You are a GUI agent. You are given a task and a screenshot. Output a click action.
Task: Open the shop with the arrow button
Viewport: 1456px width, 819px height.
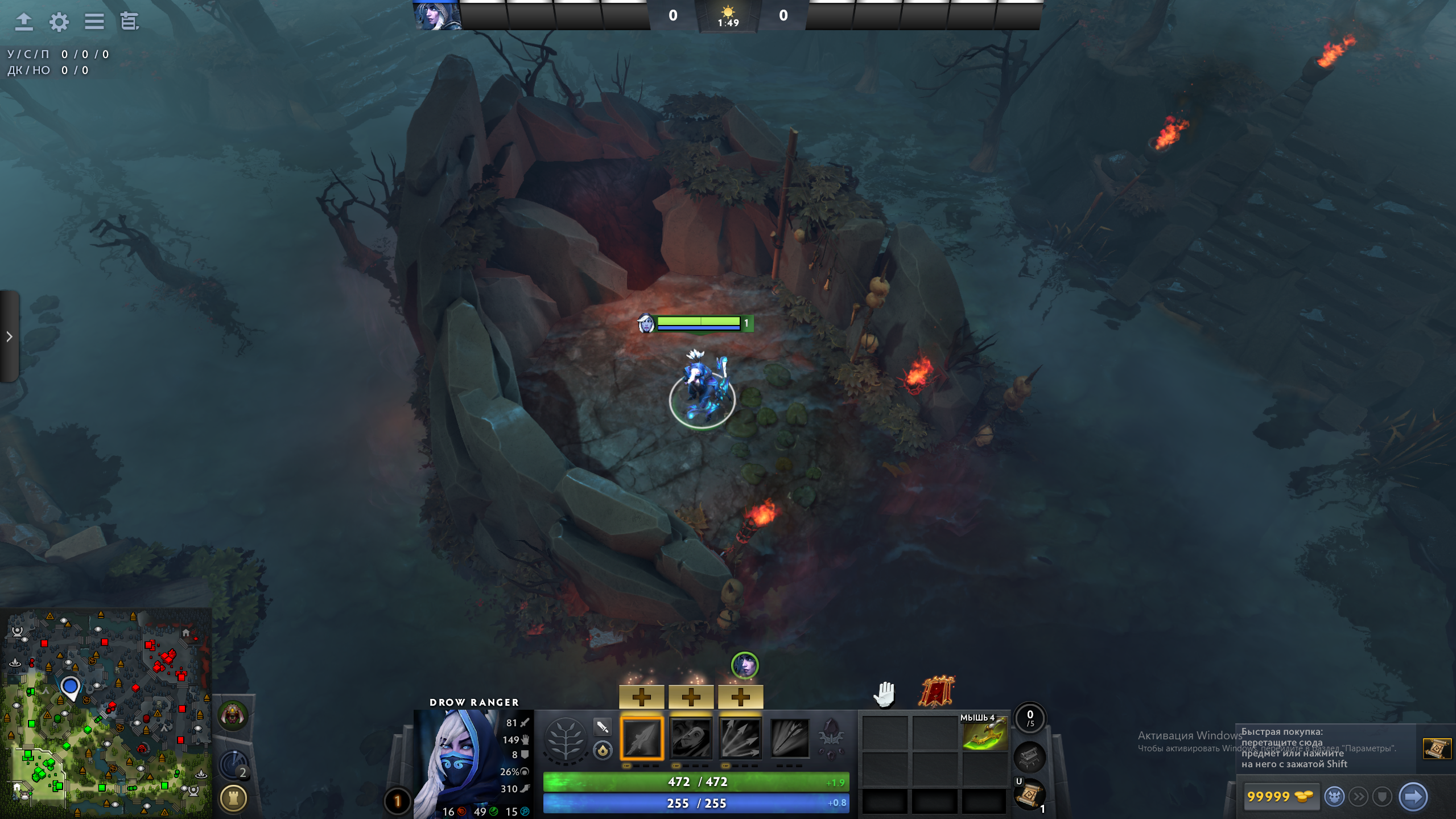(x=1412, y=796)
